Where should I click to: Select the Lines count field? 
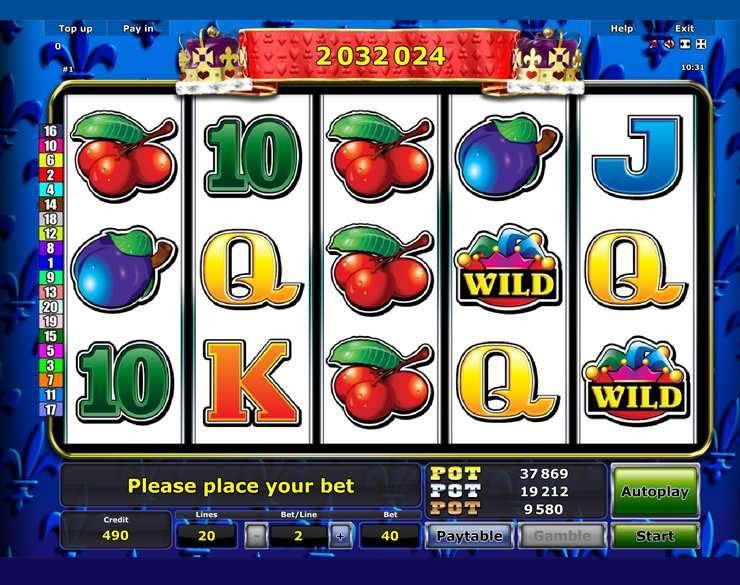coord(207,536)
